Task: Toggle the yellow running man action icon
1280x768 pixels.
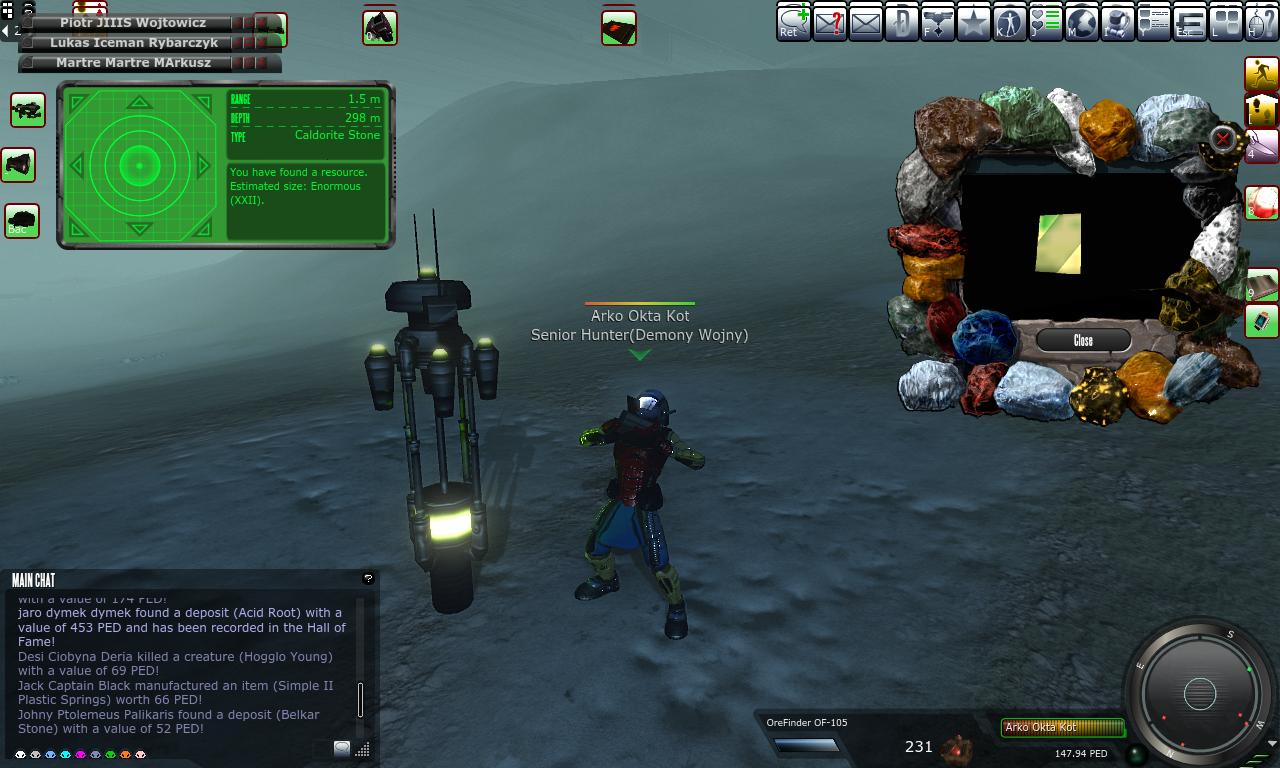Action: (x=1261, y=73)
